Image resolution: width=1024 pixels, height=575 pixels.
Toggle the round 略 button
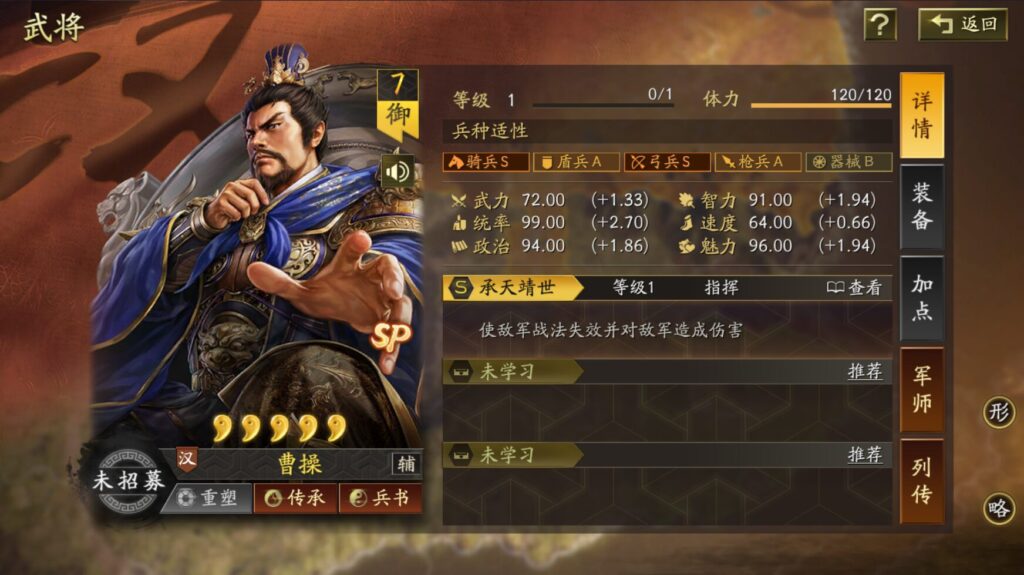[x=998, y=508]
